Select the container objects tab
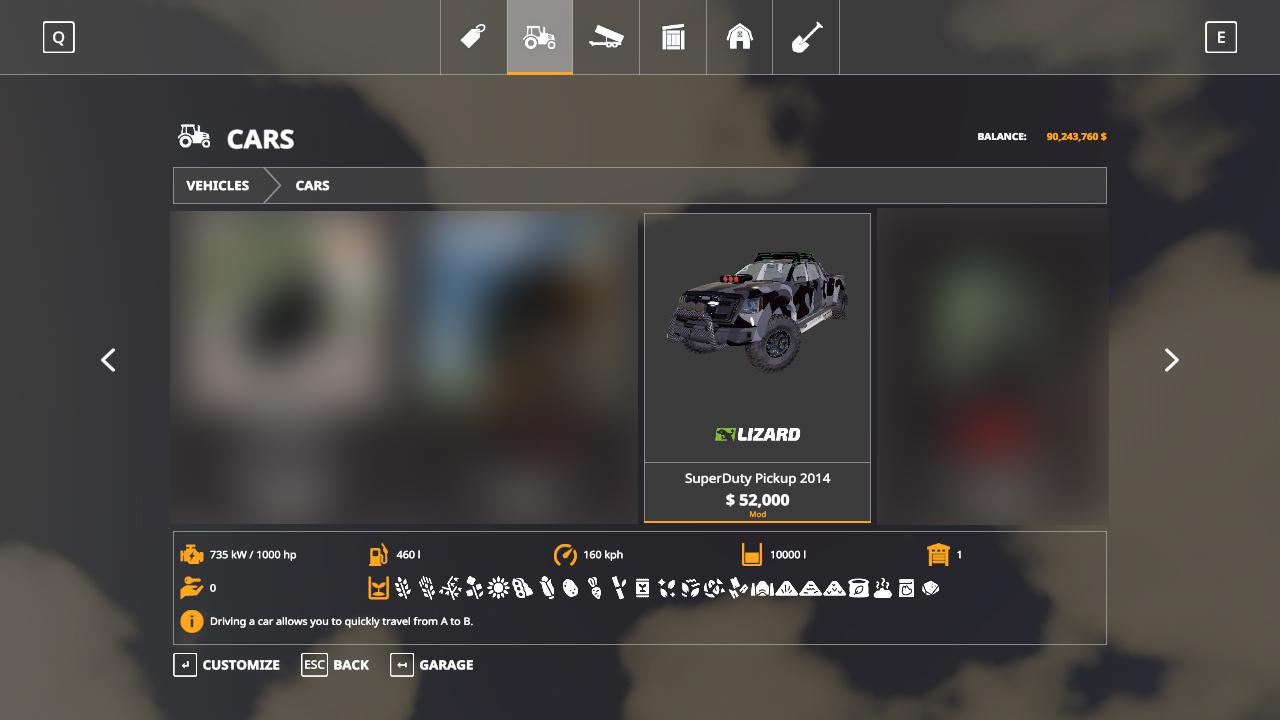Viewport: 1280px width, 720px height. tap(673, 37)
